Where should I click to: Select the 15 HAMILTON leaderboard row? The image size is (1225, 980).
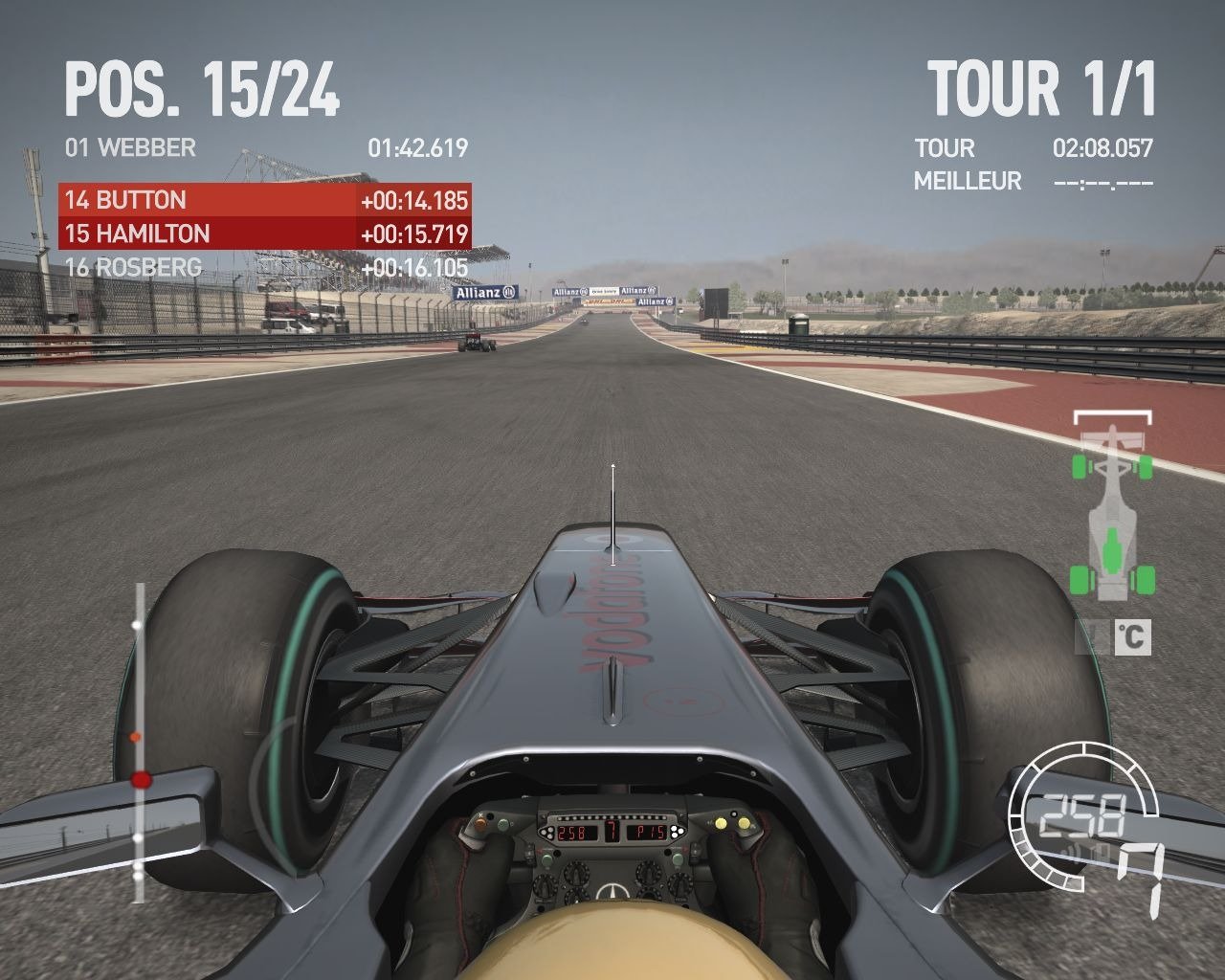click(264, 234)
